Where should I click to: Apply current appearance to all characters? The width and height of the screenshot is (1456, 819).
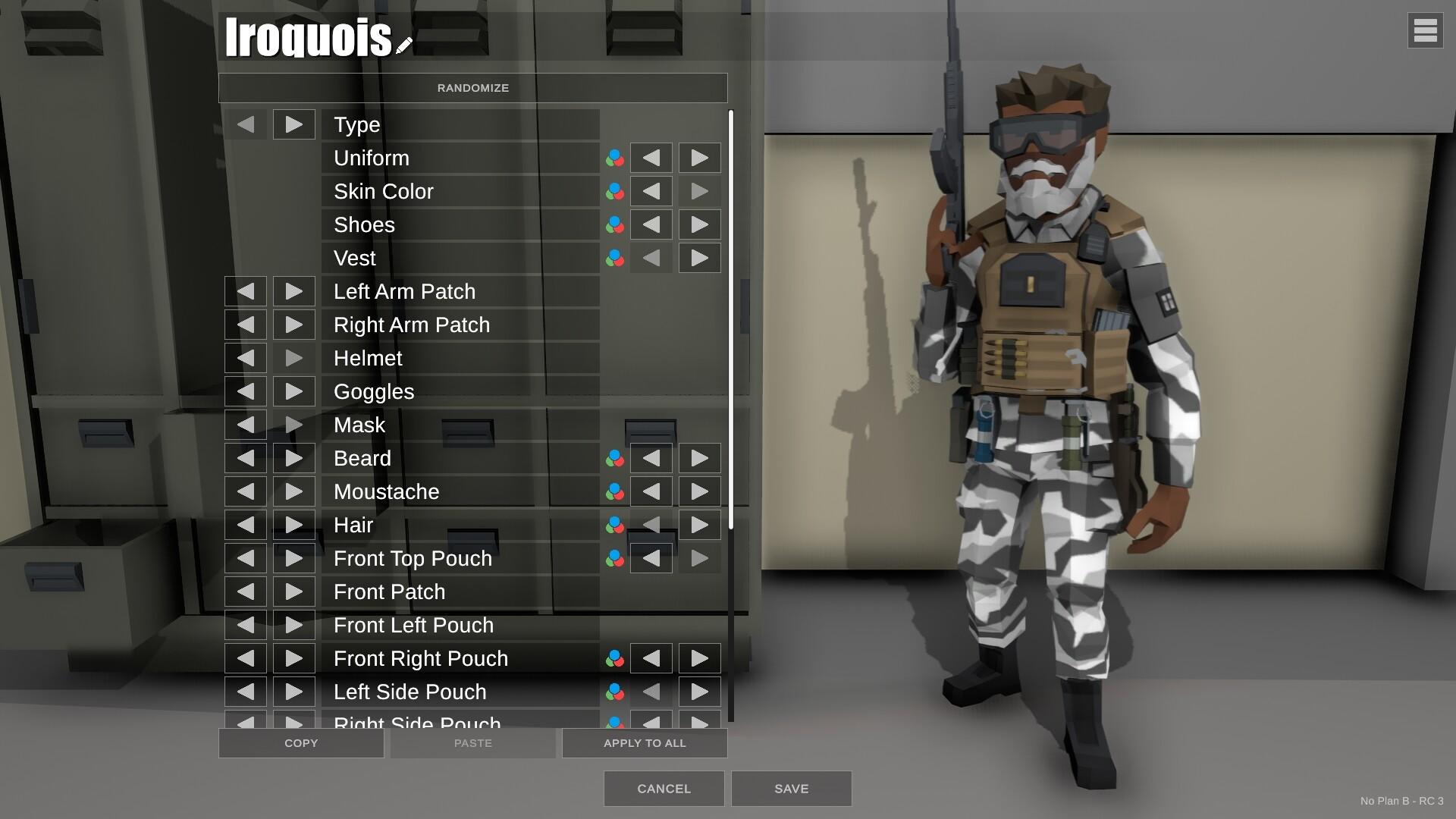644,742
